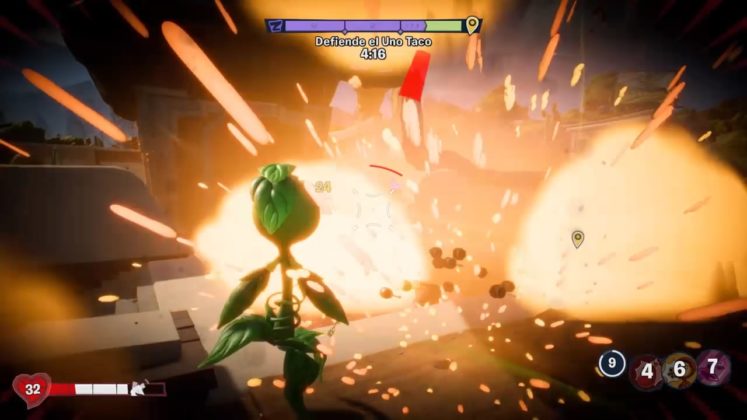Click the floating yellow objective waypoint marker
Image resolution: width=747 pixels, height=420 pixels.
pyautogui.click(x=577, y=238)
